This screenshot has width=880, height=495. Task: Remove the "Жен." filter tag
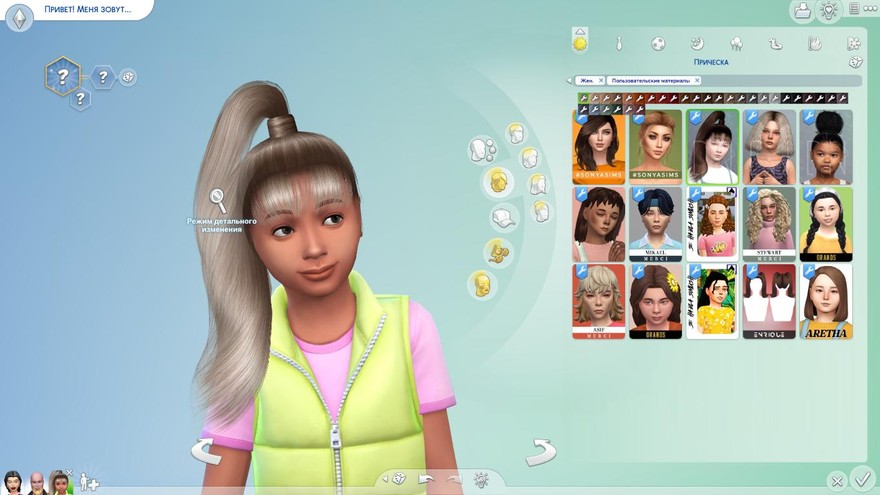[x=601, y=80]
